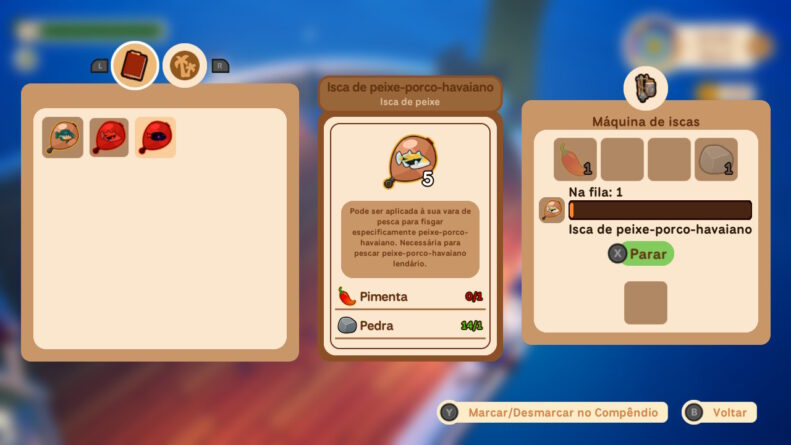Open the palm tree island tab

(x=184, y=66)
